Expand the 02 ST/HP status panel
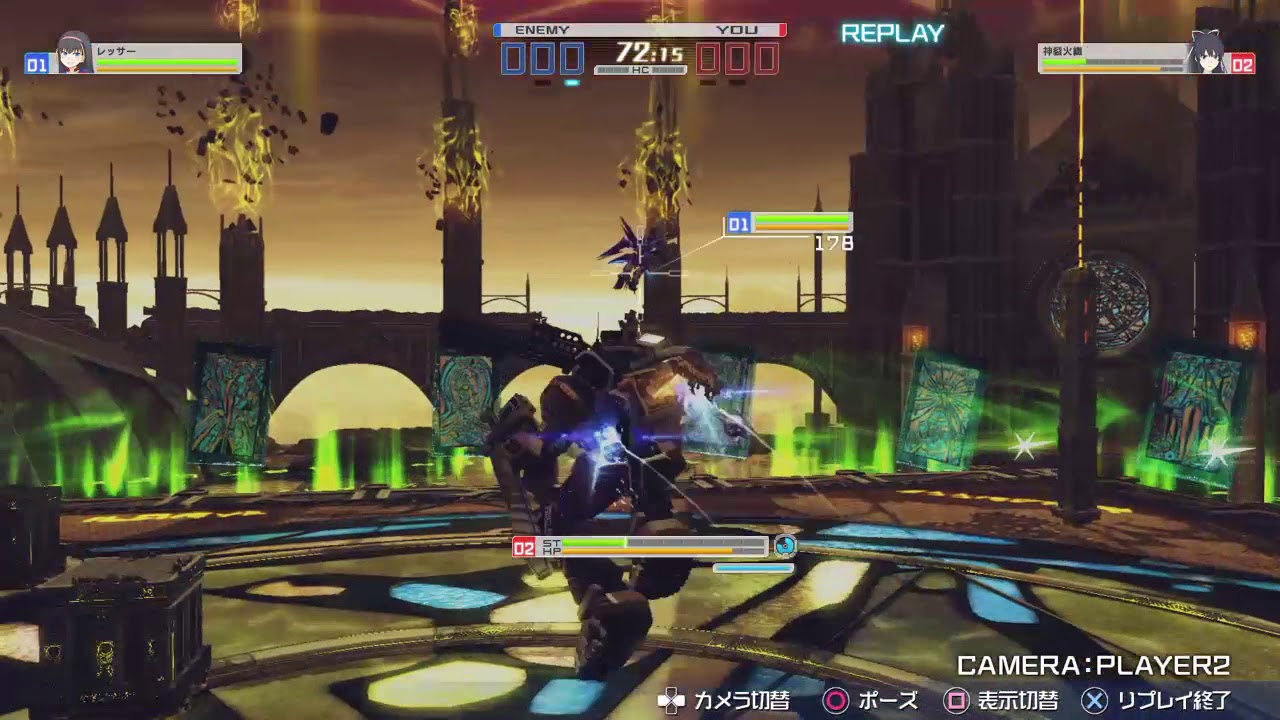1280x720 pixels. pos(640,548)
